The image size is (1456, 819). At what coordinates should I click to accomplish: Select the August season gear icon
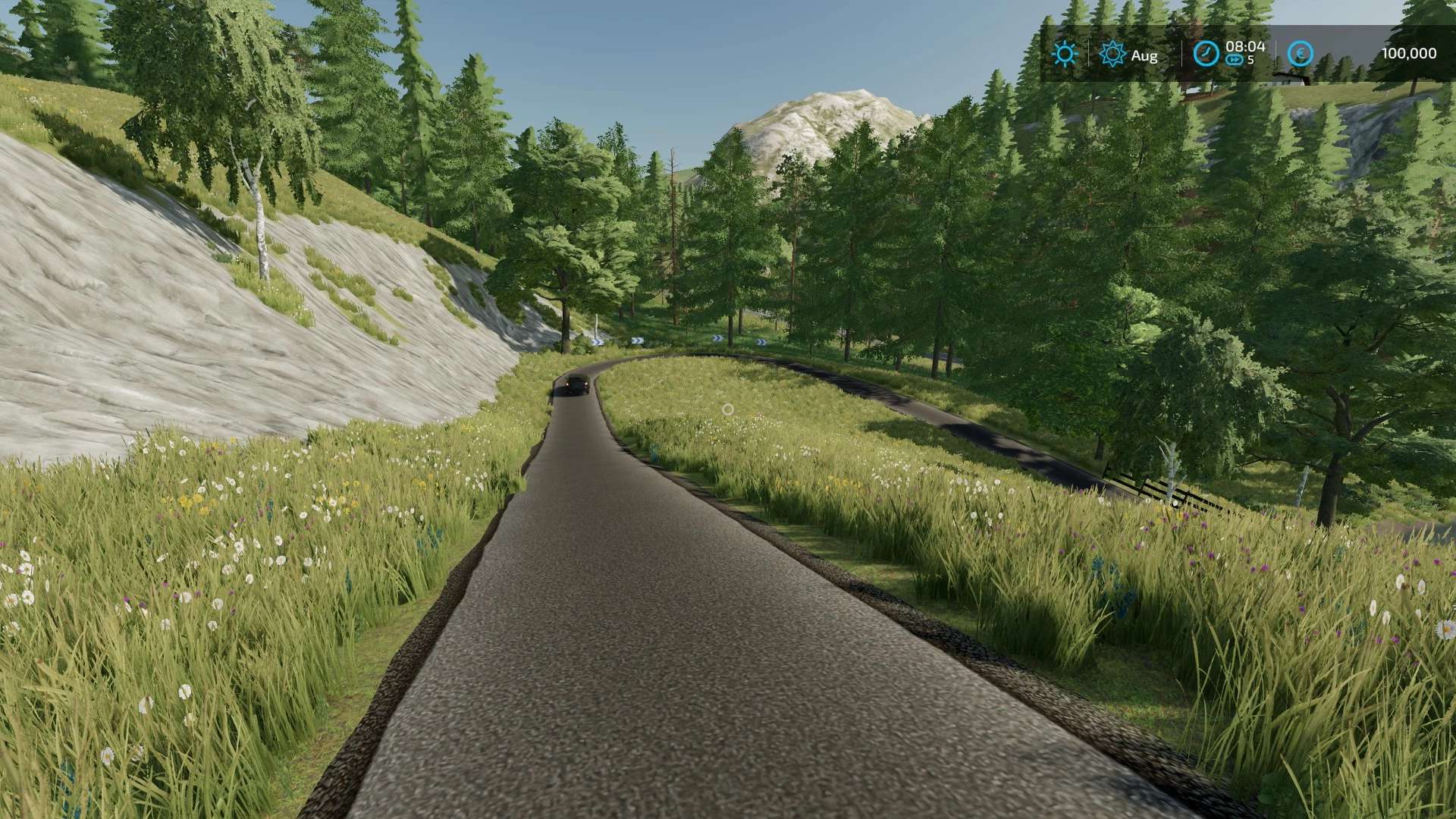pyautogui.click(x=1112, y=54)
